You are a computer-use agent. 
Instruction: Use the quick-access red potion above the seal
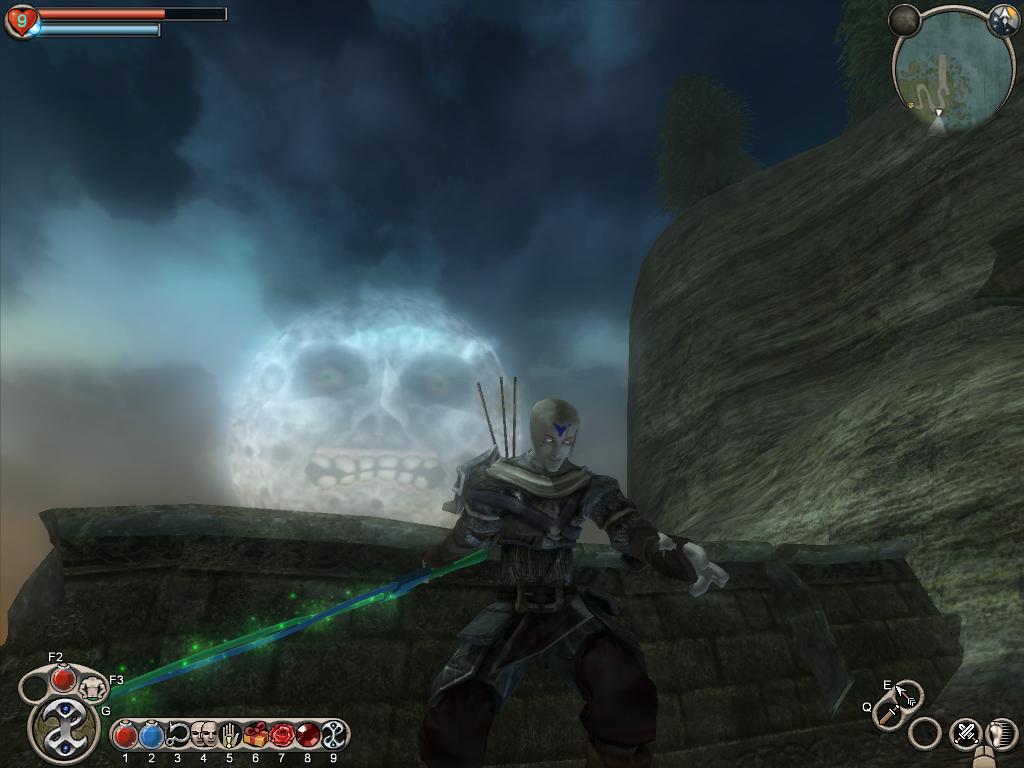tap(64, 679)
